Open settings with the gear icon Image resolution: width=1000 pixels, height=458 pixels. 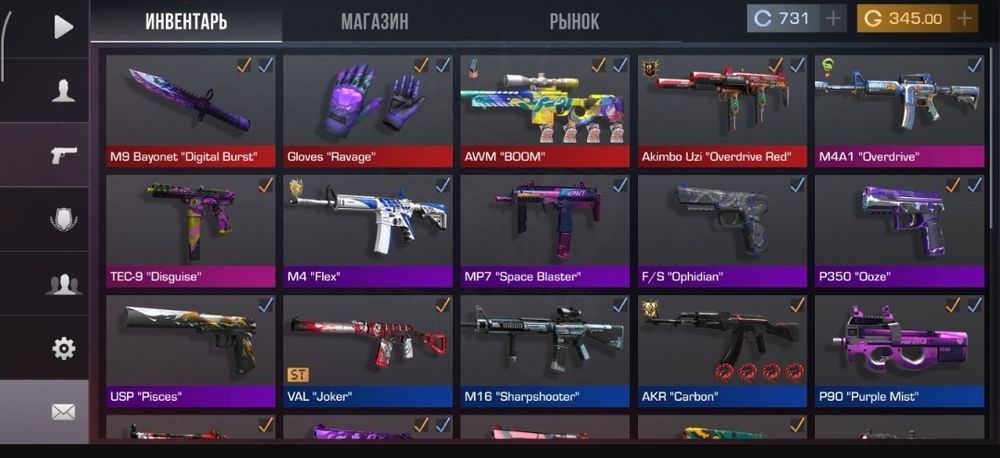[x=63, y=348]
